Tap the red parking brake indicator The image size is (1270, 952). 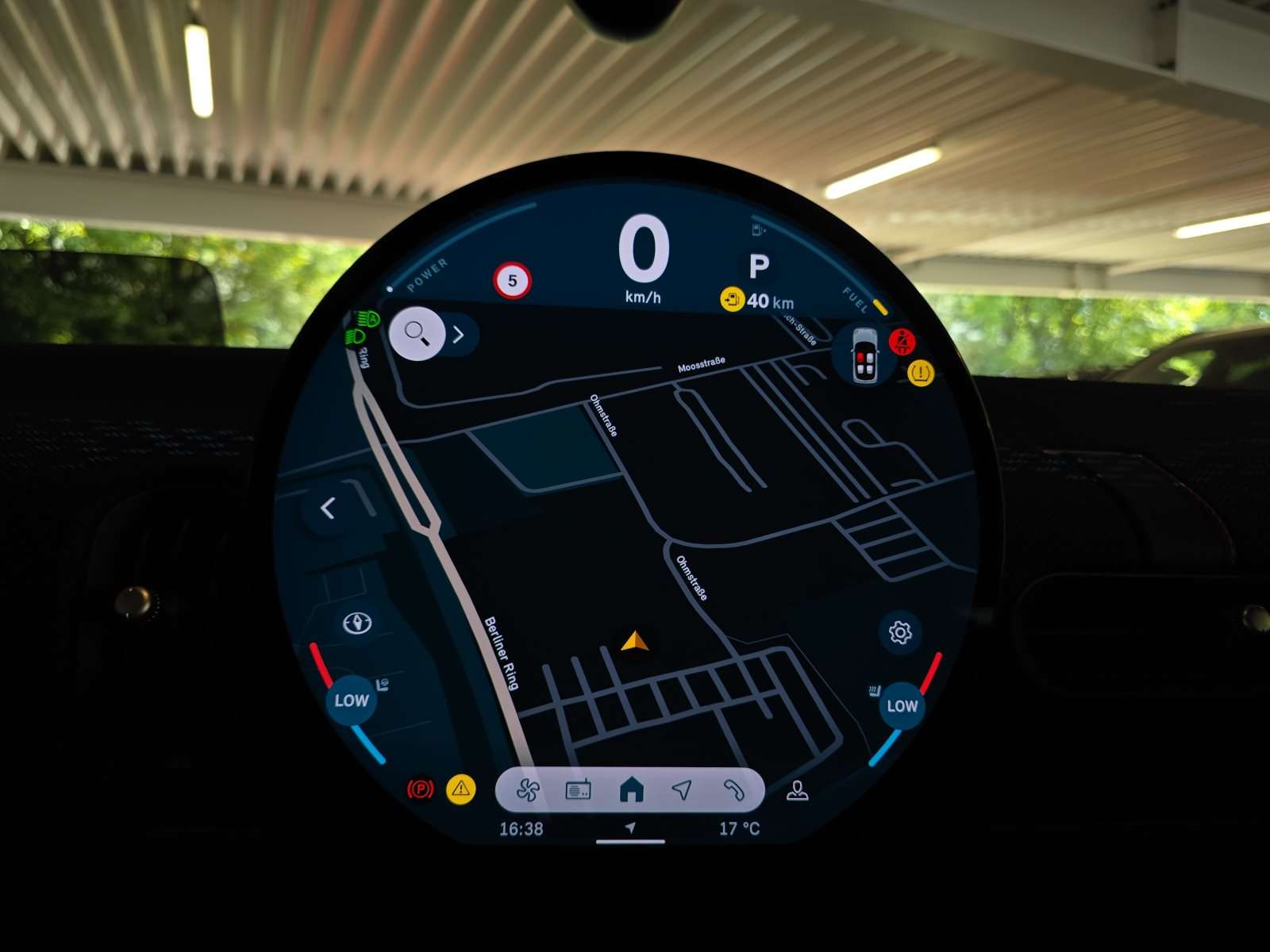pos(421,787)
